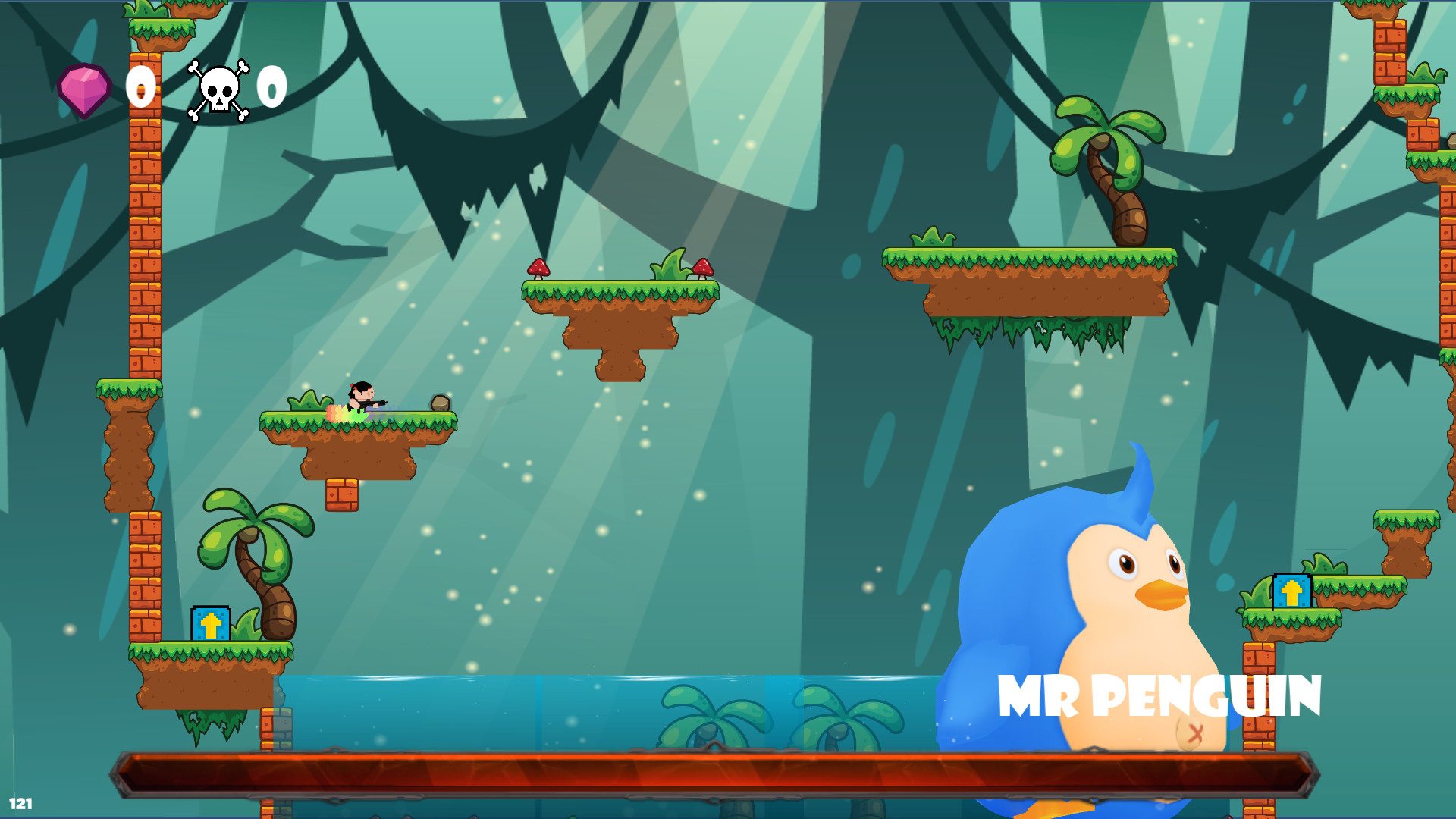Click the skull and crossbones death counter
The image size is (1456, 819).
218,89
